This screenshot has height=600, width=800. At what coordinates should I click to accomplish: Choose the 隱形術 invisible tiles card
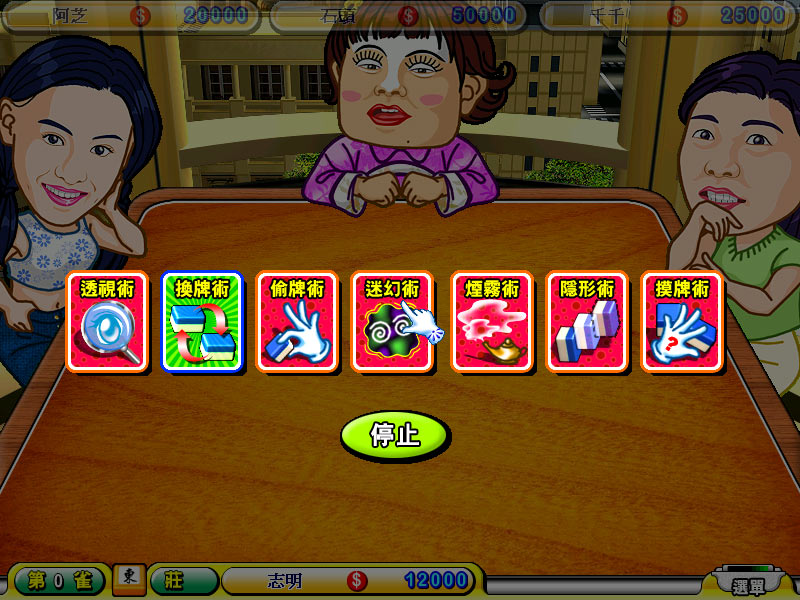coord(587,322)
